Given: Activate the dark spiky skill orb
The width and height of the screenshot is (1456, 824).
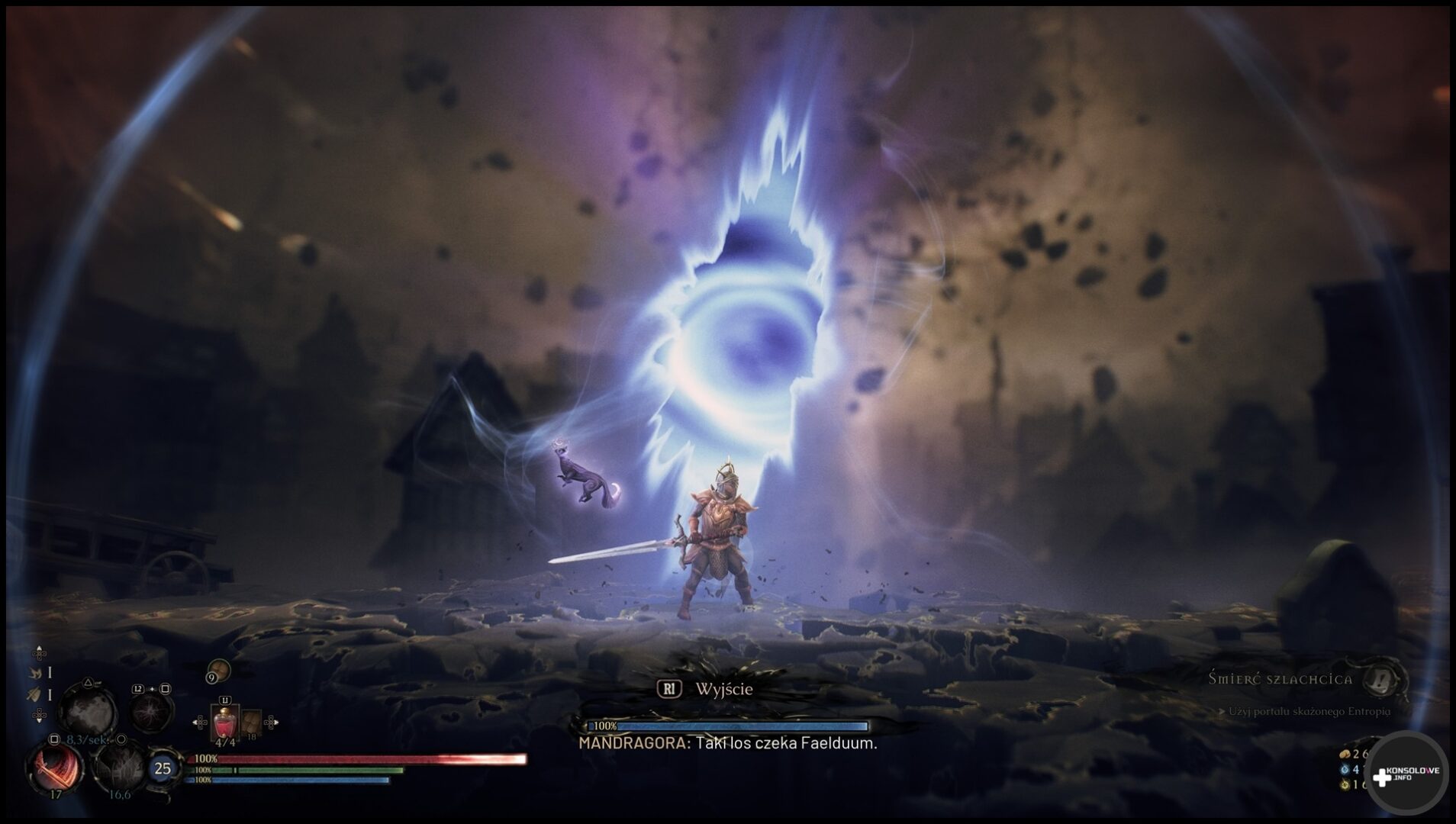Looking at the screenshot, I should [120, 767].
